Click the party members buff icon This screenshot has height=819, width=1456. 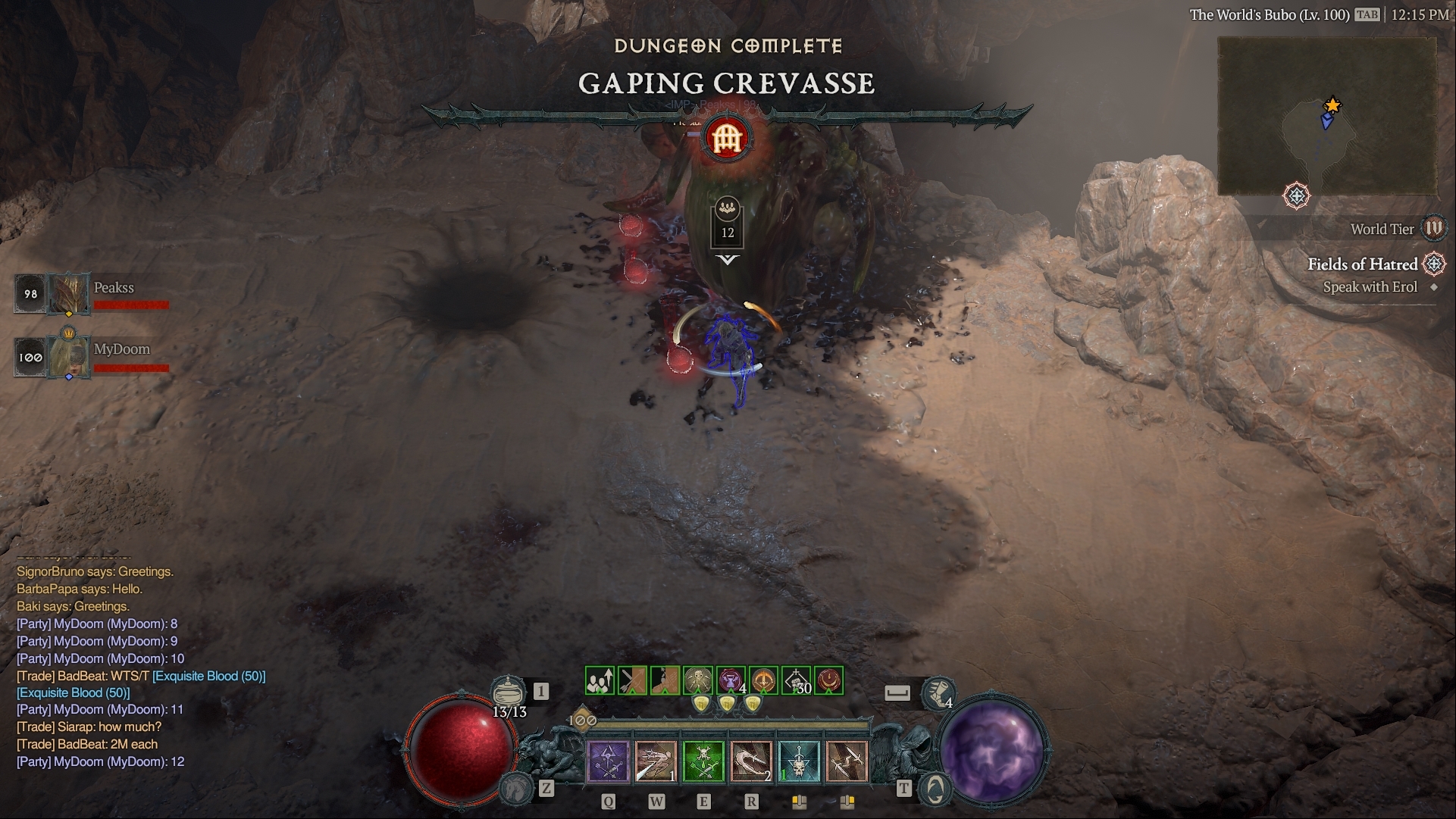tap(600, 680)
